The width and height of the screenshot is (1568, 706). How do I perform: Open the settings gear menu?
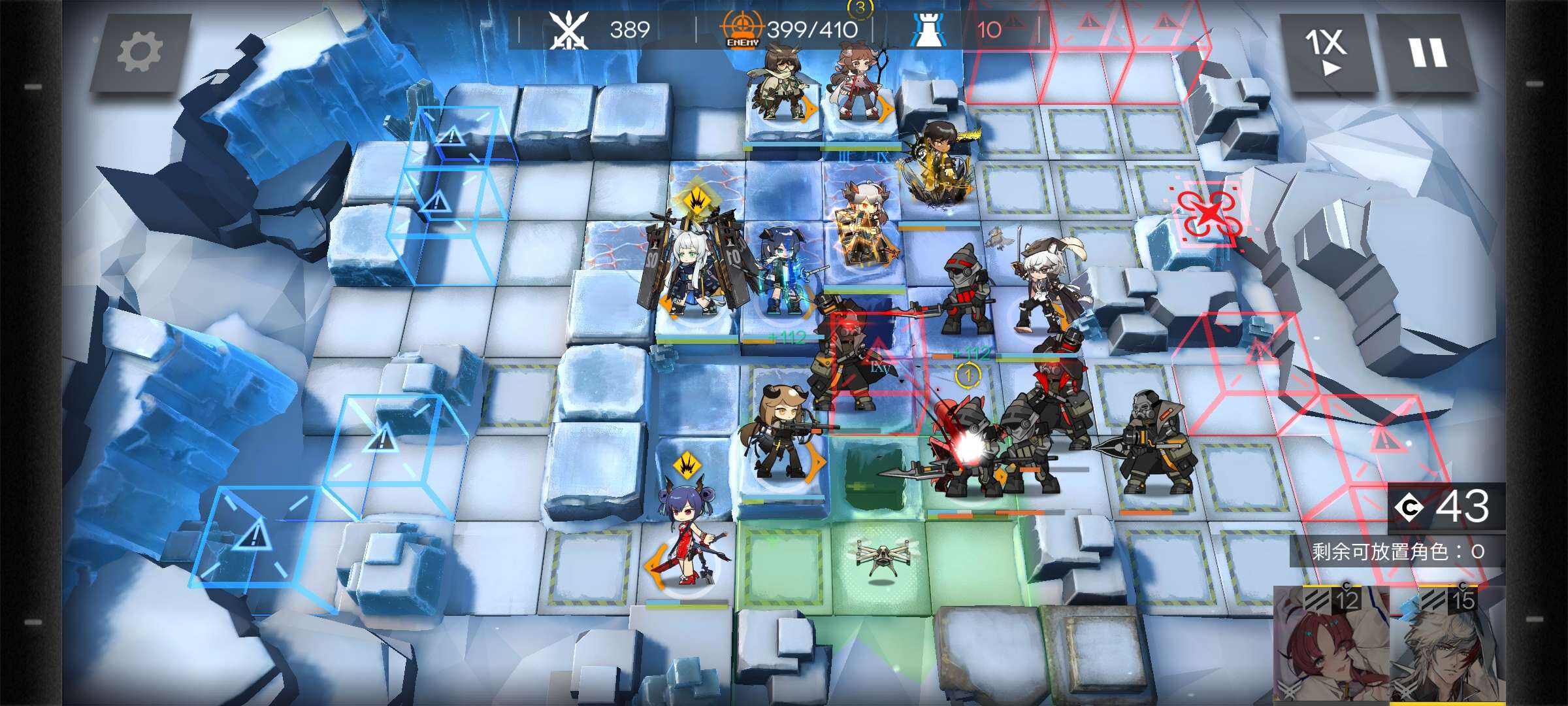click(x=139, y=52)
